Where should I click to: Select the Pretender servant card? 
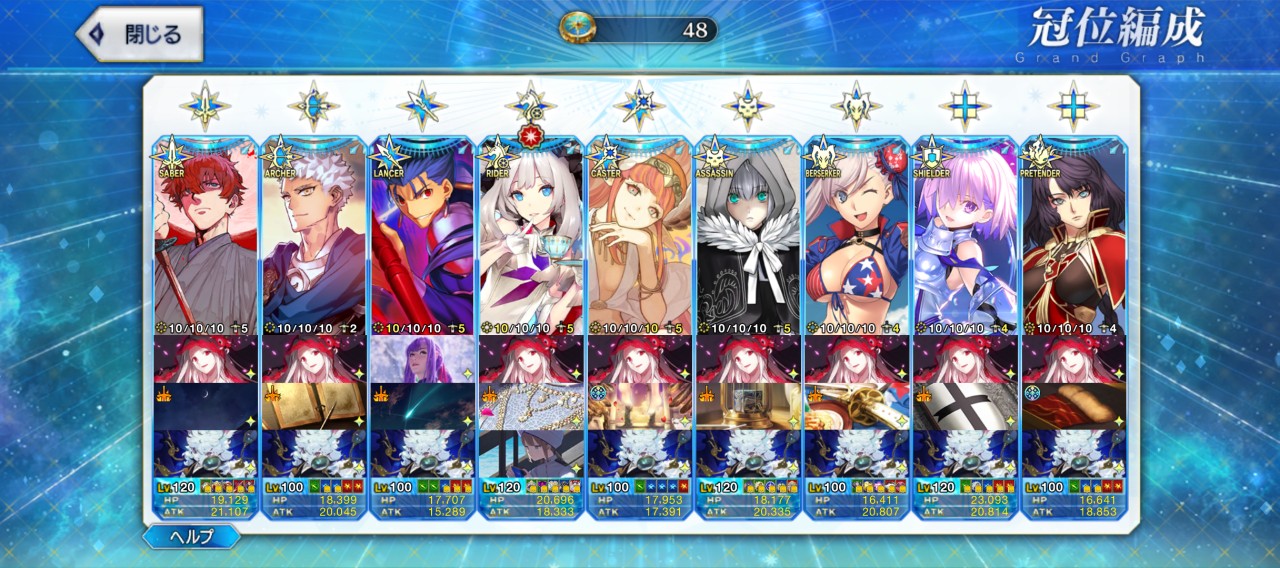[x=1072, y=235]
